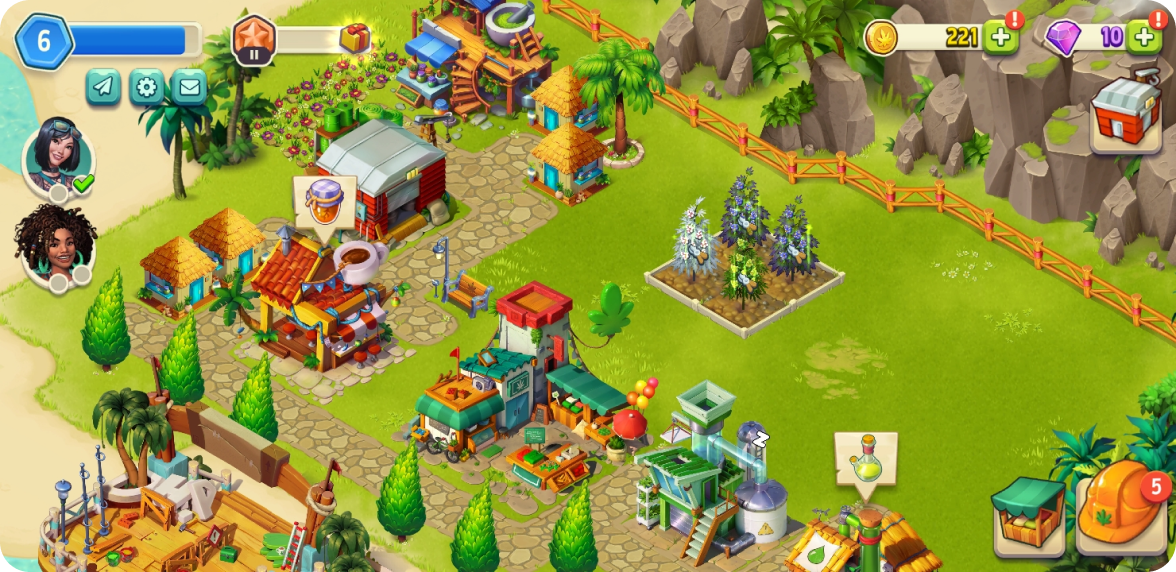Tap the gift box reward icon
This screenshot has height=572, width=1176.
click(354, 38)
